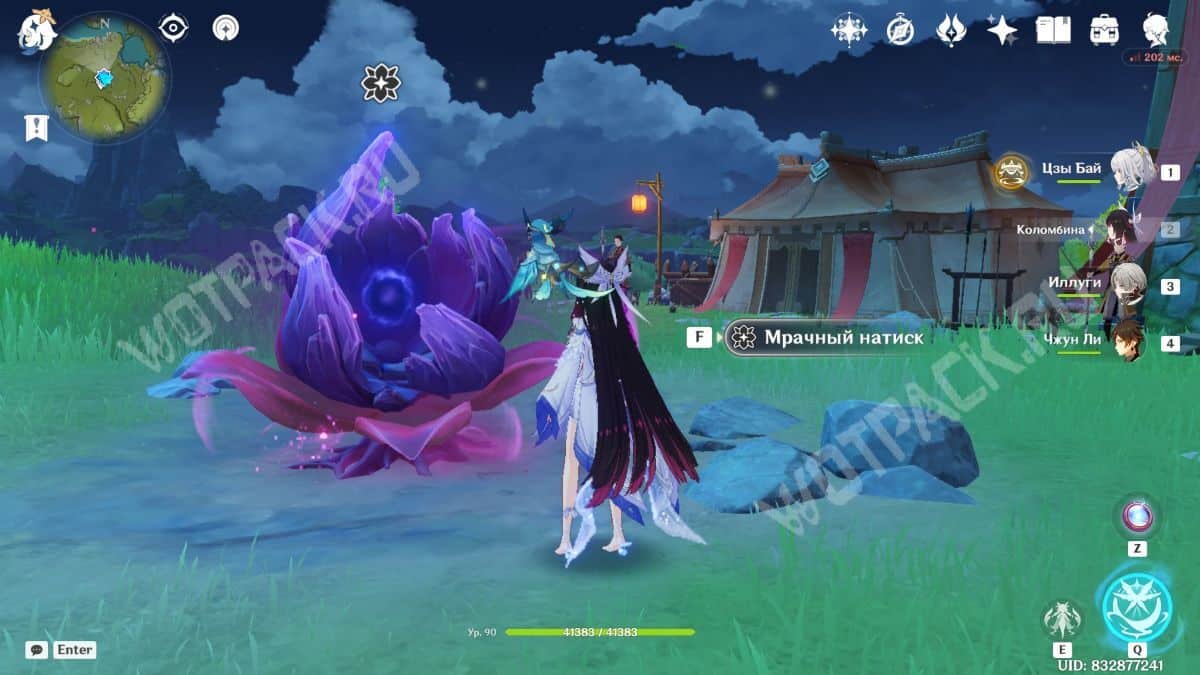The image size is (1200, 675).
Task: Open the quest exclamation icon
Action: (x=36, y=127)
